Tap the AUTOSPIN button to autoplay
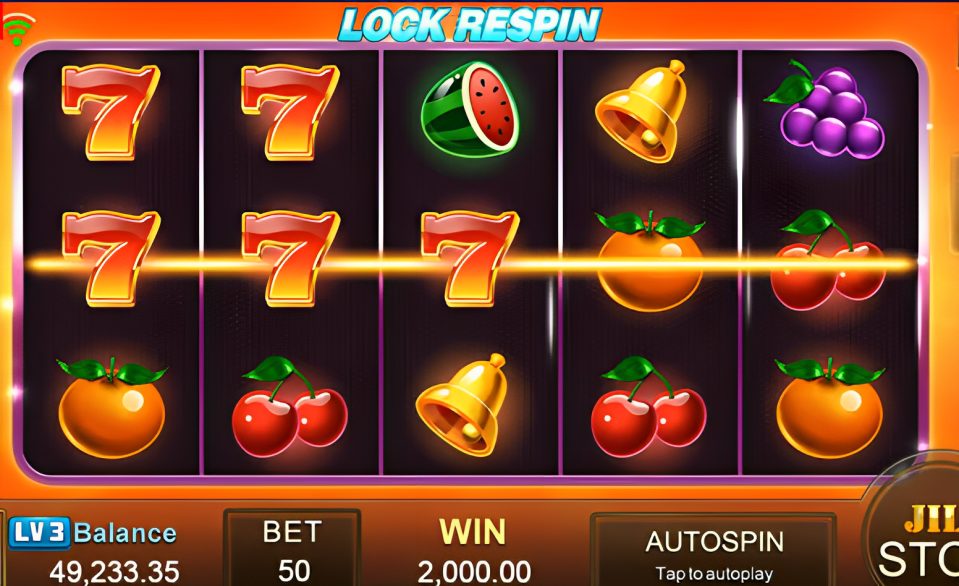The image size is (959, 586). [712, 551]
